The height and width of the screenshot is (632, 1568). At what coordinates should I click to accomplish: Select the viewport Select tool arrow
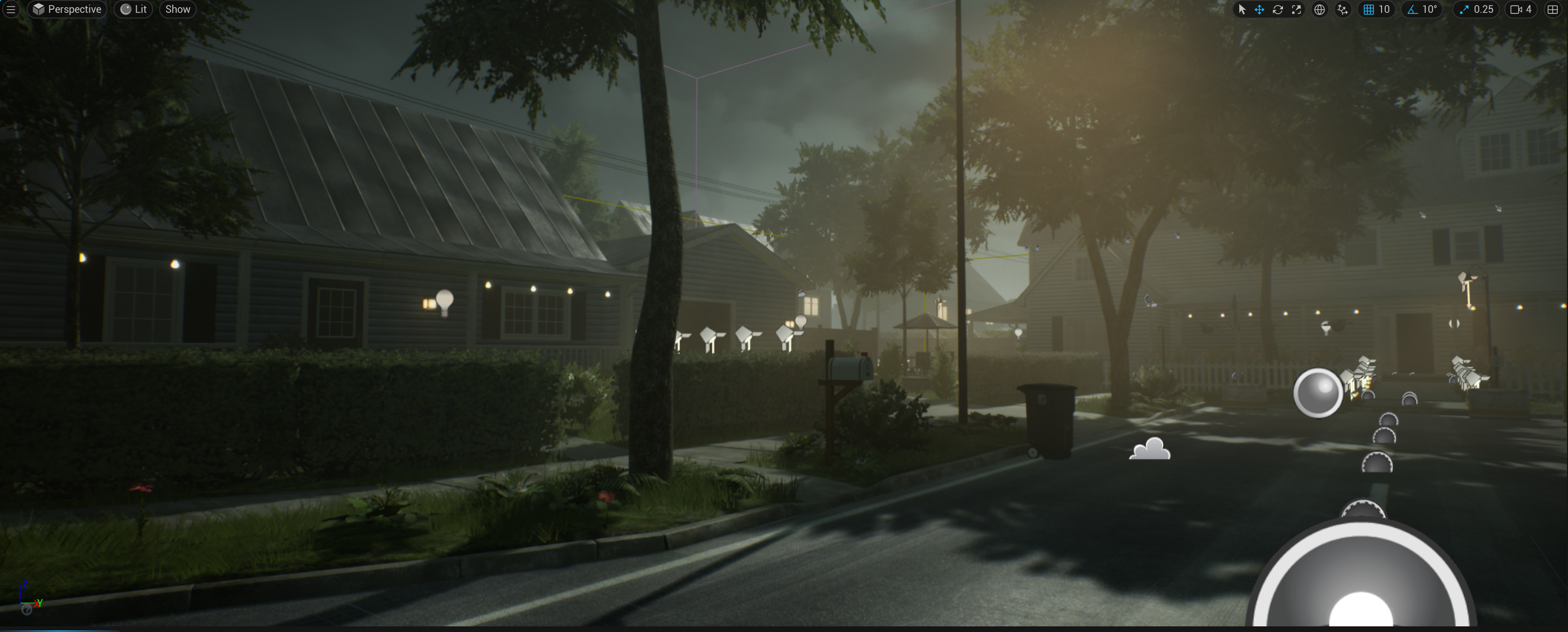click(x=1242, y=9)
